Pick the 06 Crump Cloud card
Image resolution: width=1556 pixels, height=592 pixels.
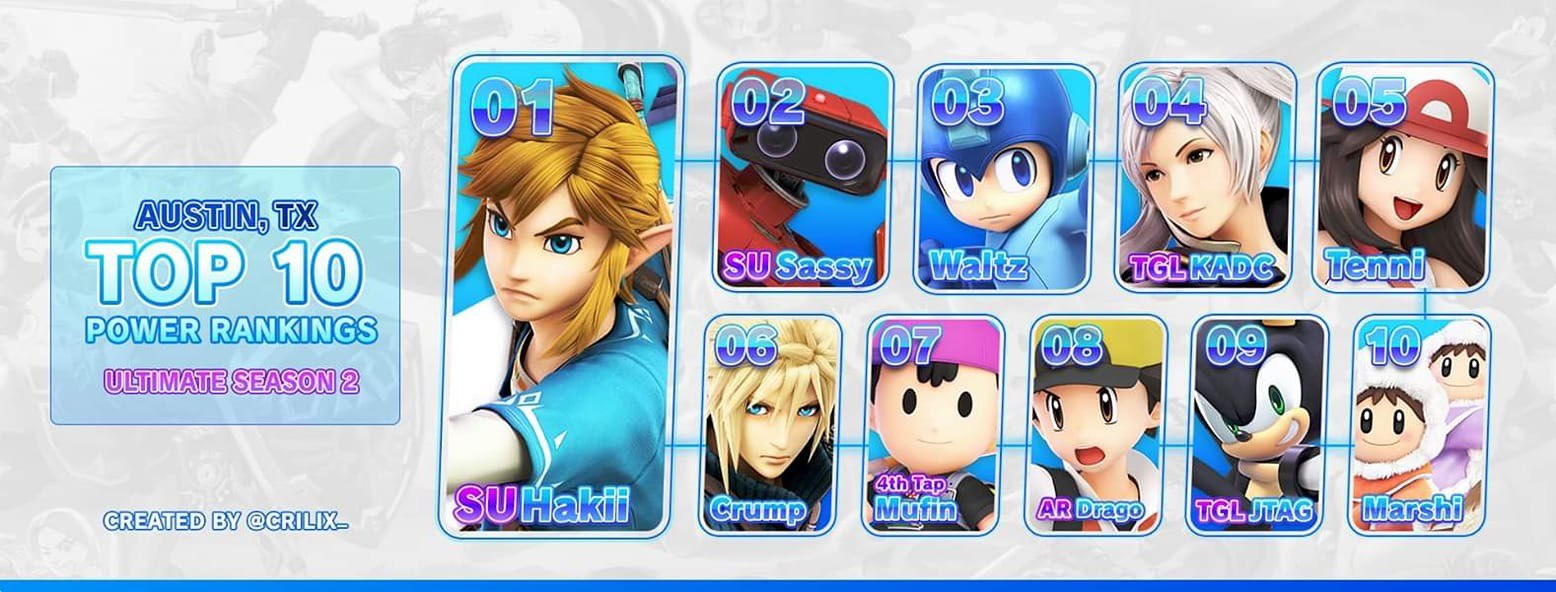tap(773, 424)
